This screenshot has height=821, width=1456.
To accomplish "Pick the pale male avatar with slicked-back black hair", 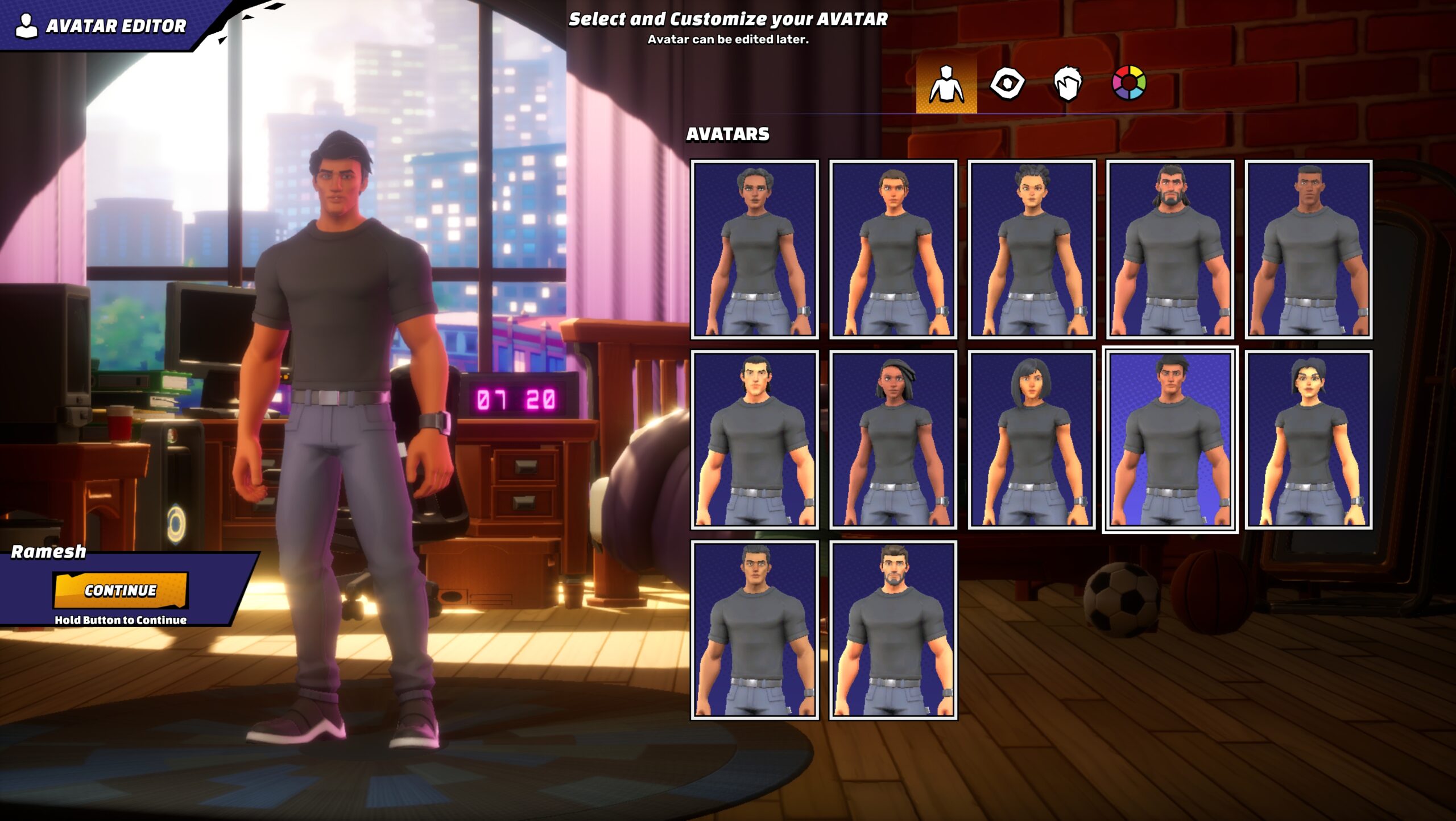I will pos(755,439).
